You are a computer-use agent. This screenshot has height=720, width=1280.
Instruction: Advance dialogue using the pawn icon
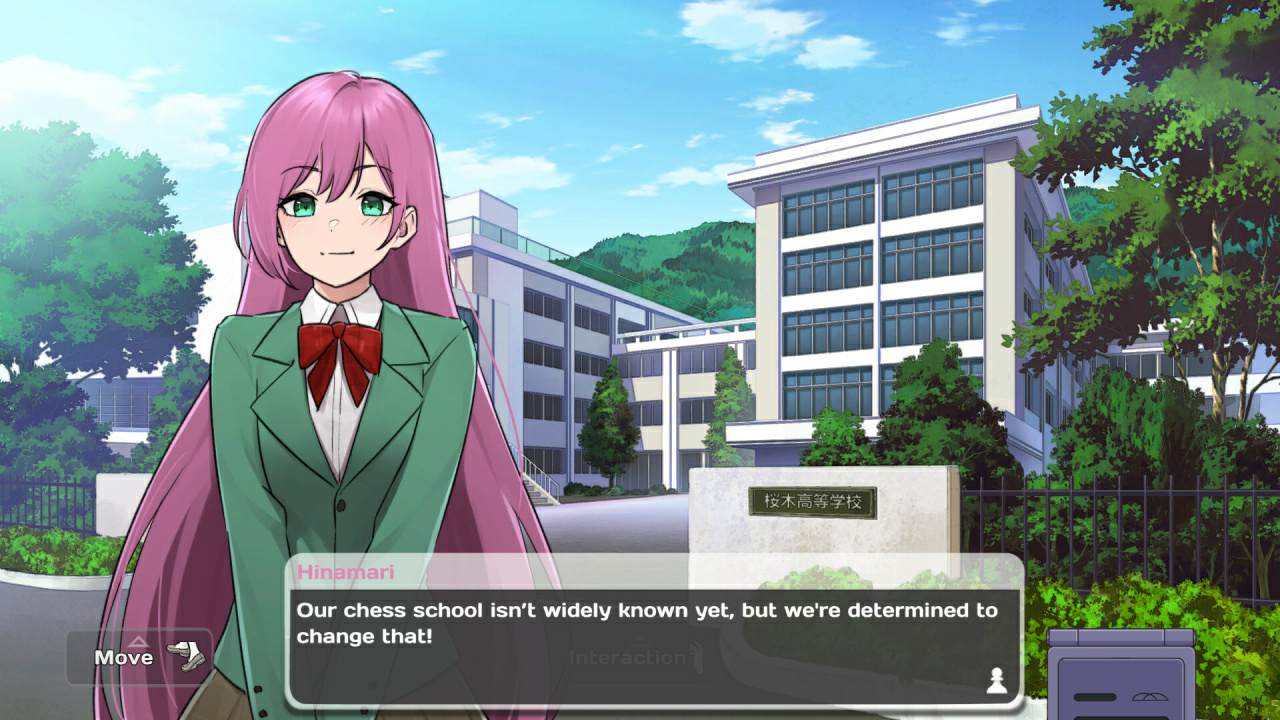point(995,680)
